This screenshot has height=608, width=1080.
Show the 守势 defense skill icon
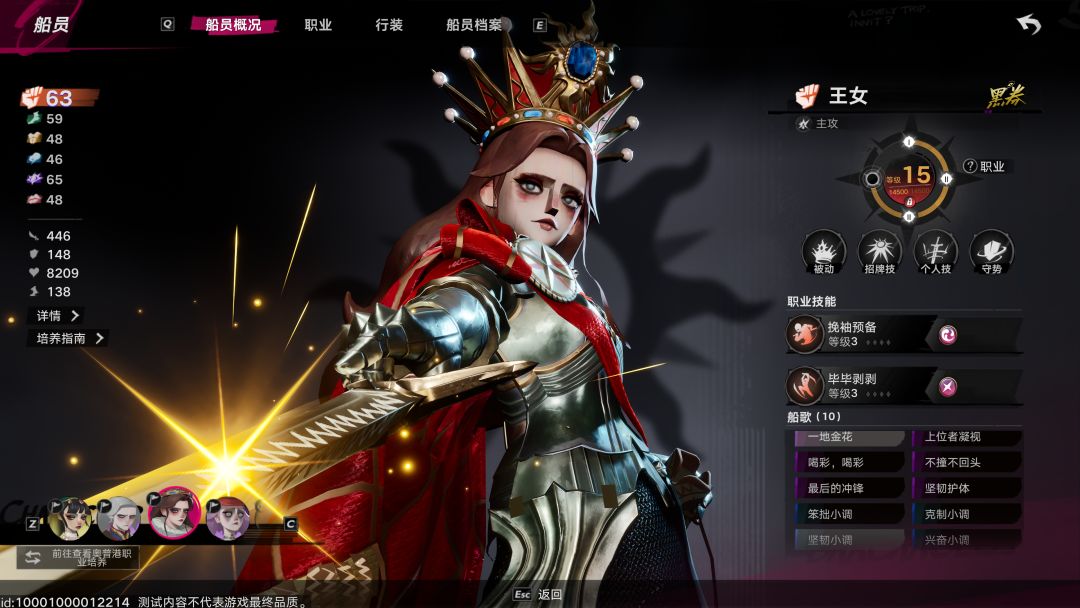coord(992,252)
